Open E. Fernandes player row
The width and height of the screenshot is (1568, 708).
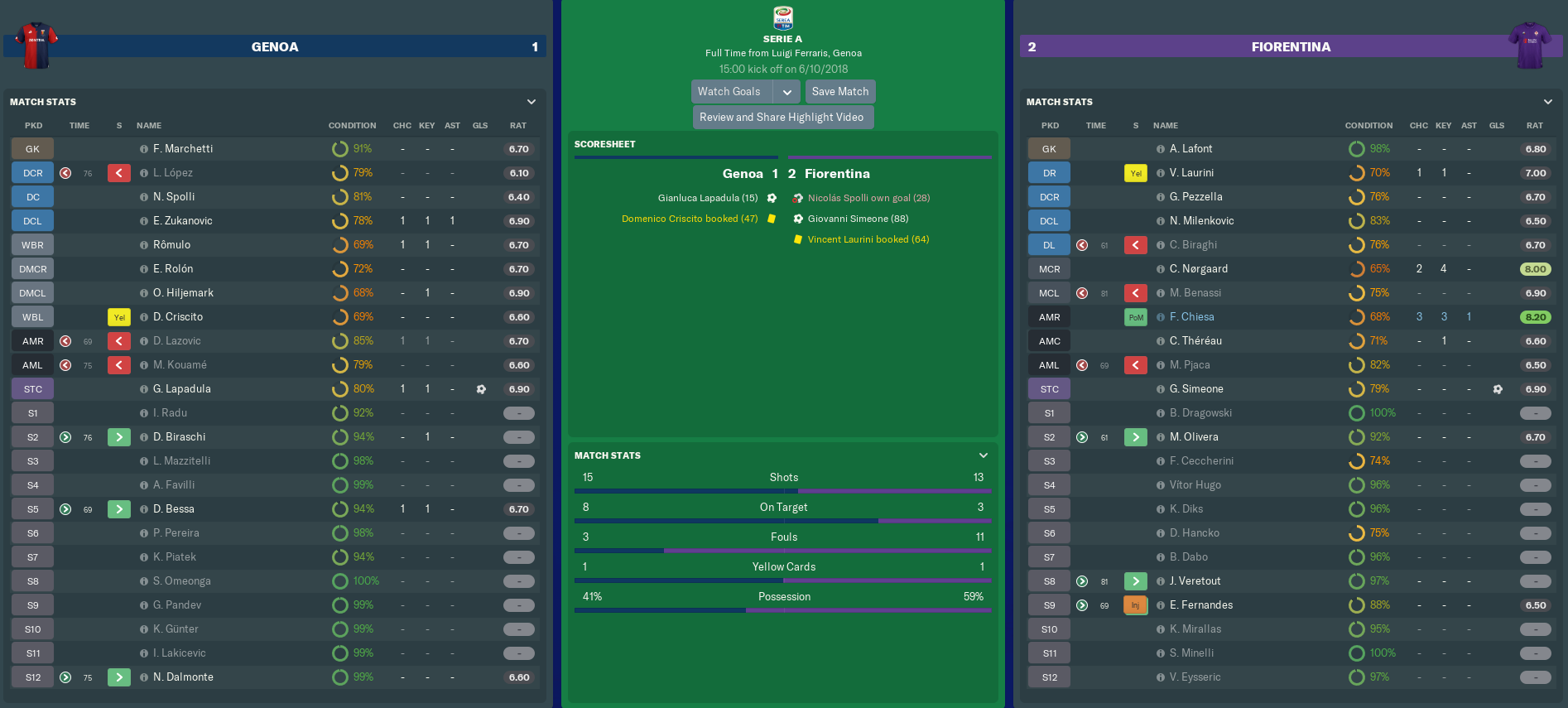point(1200,605)
